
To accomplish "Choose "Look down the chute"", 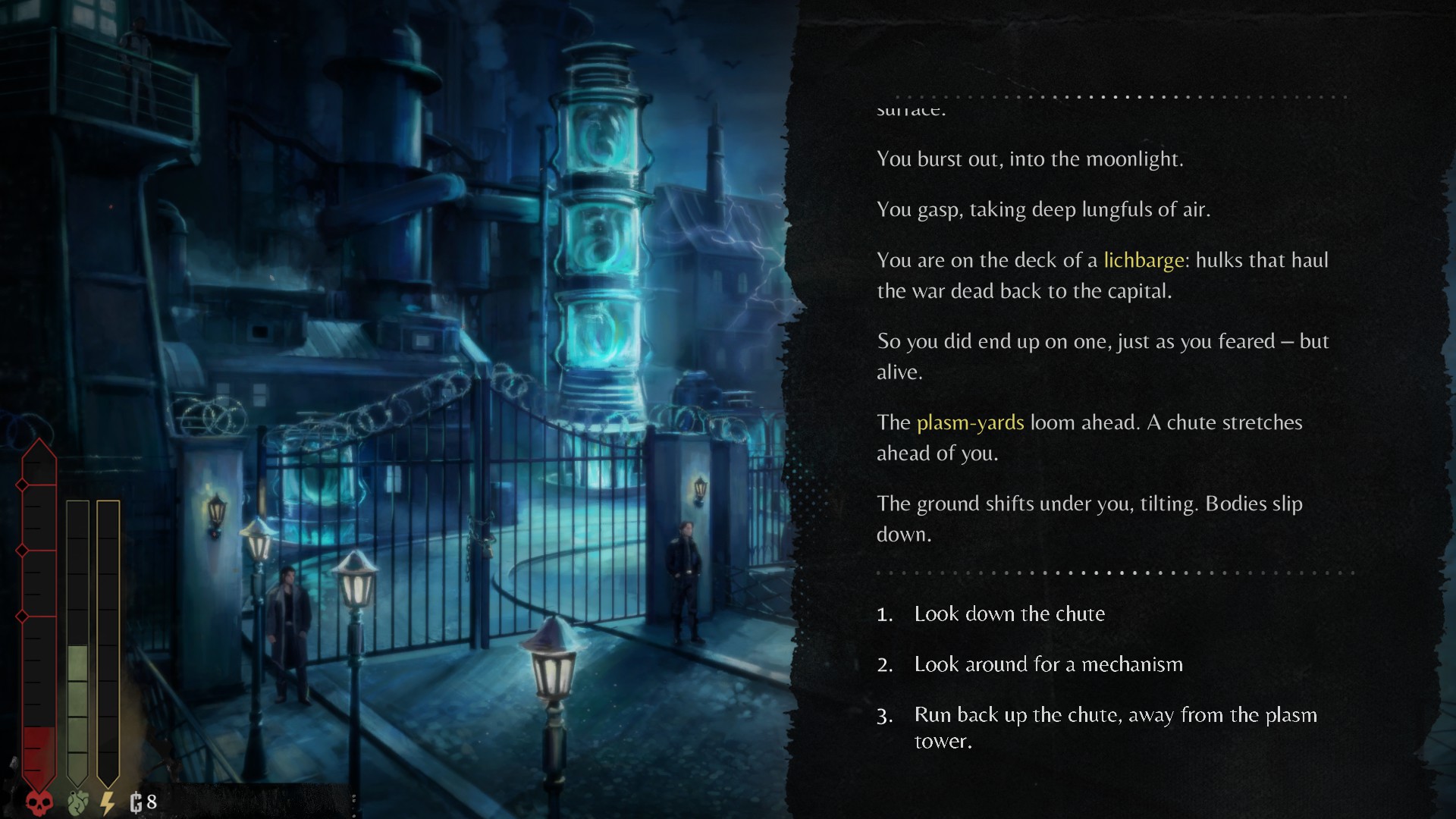I will pos(1009,613).
